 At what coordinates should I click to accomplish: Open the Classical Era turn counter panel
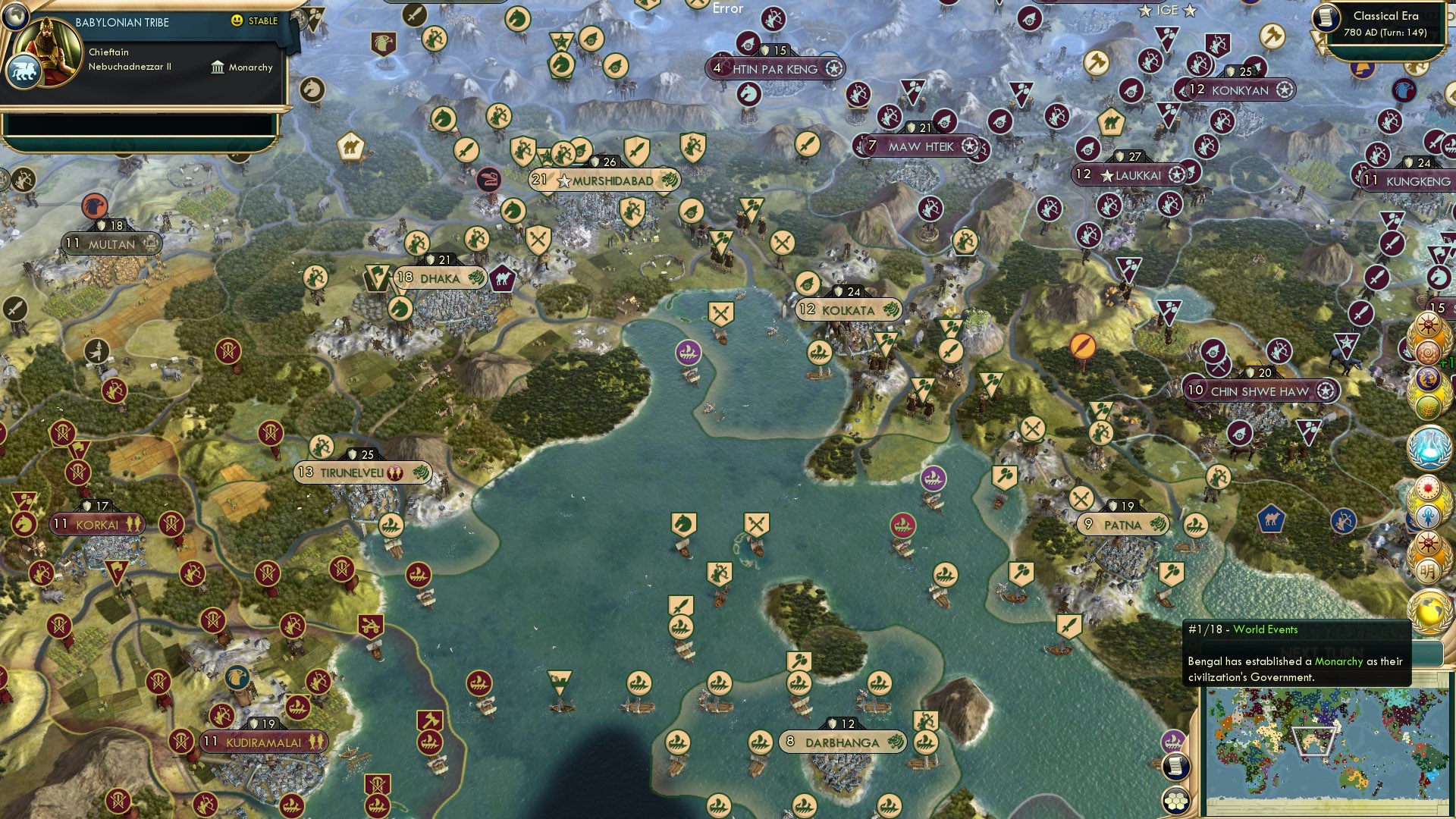(x=1388, y=23)
